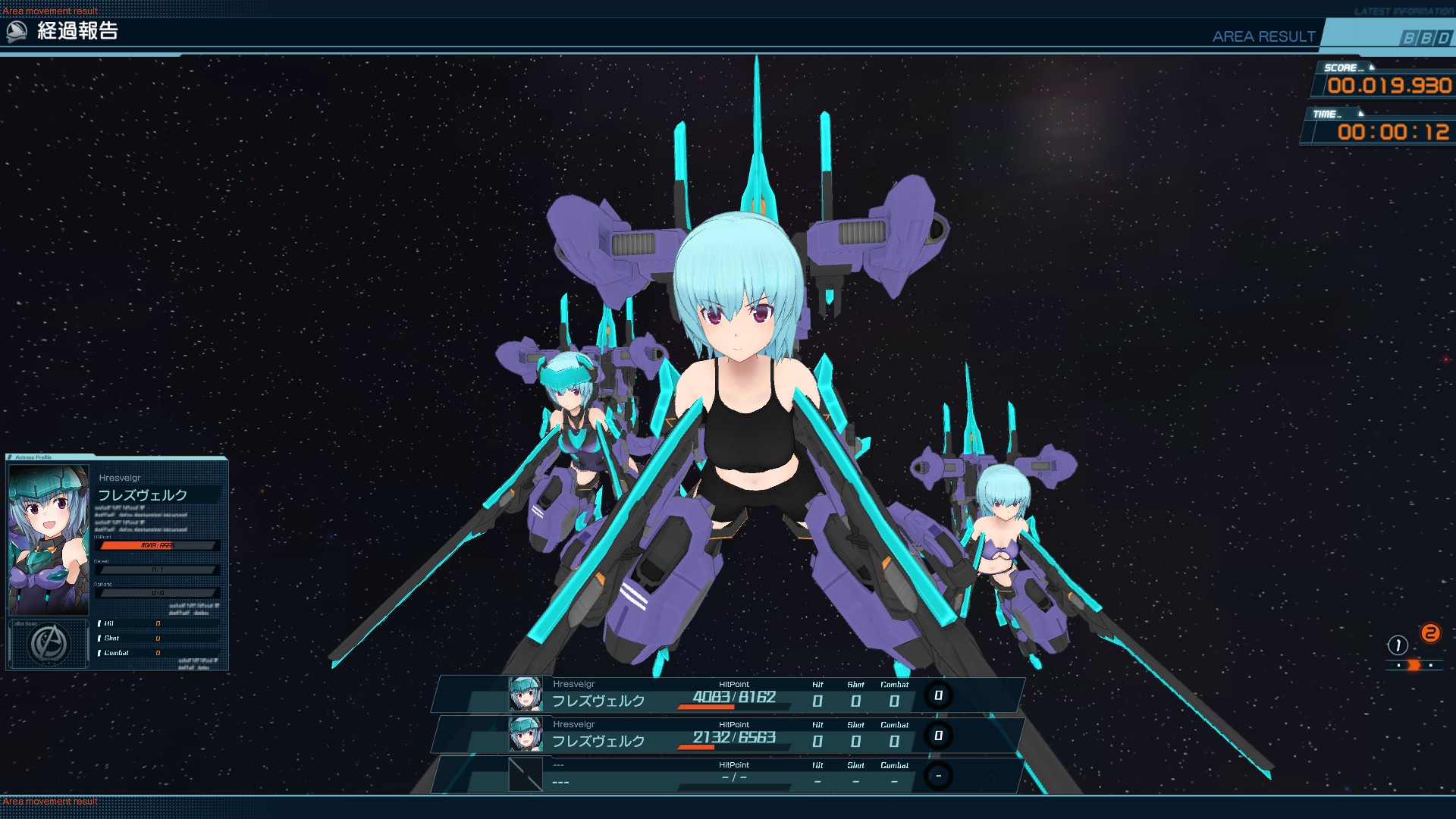Go to result page 1 indicator
Image resolution: width=1456 pixels, height=819 pixels.
pos(1398,645)
